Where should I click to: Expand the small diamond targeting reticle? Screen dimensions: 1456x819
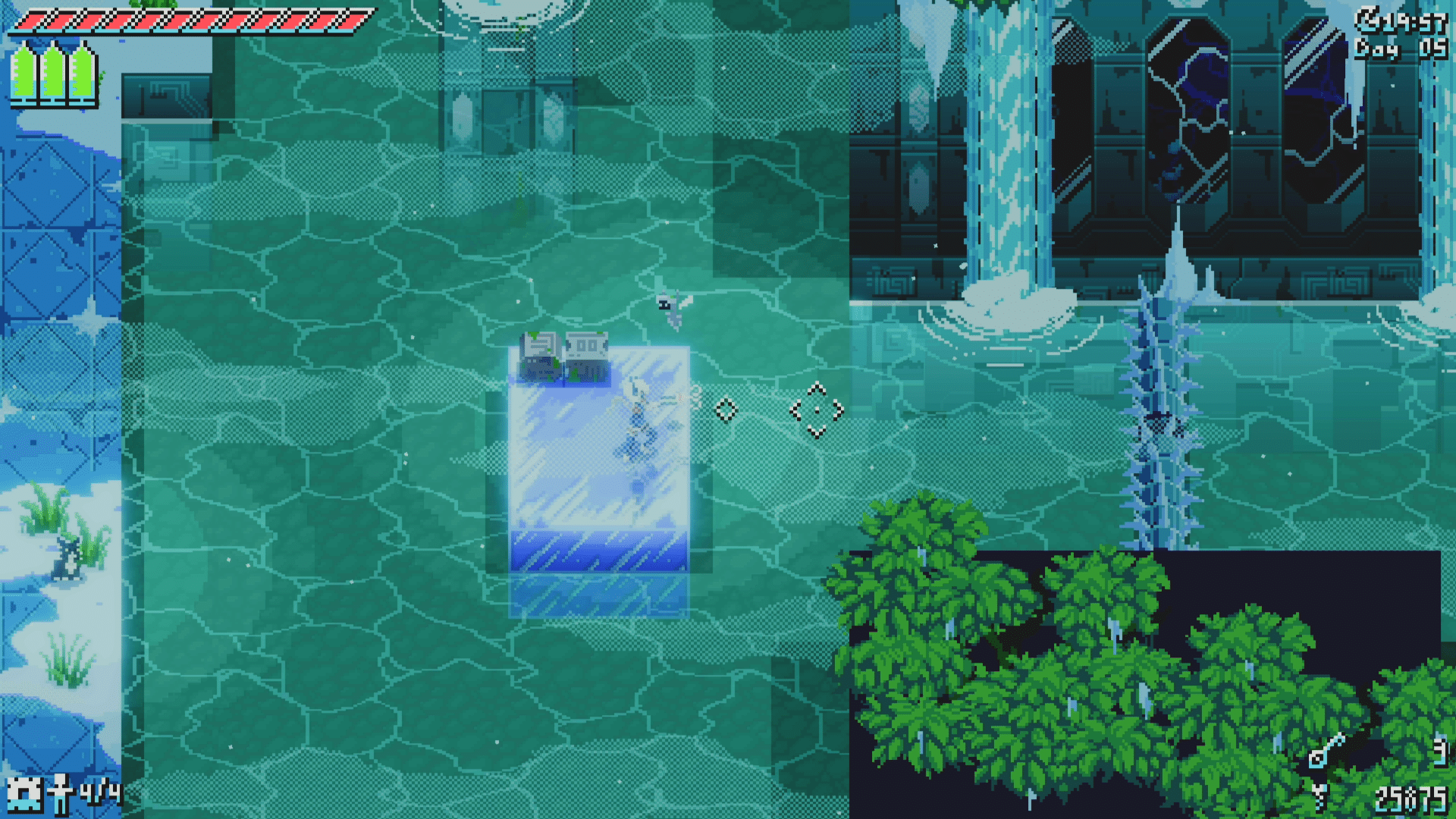(726, 409)
